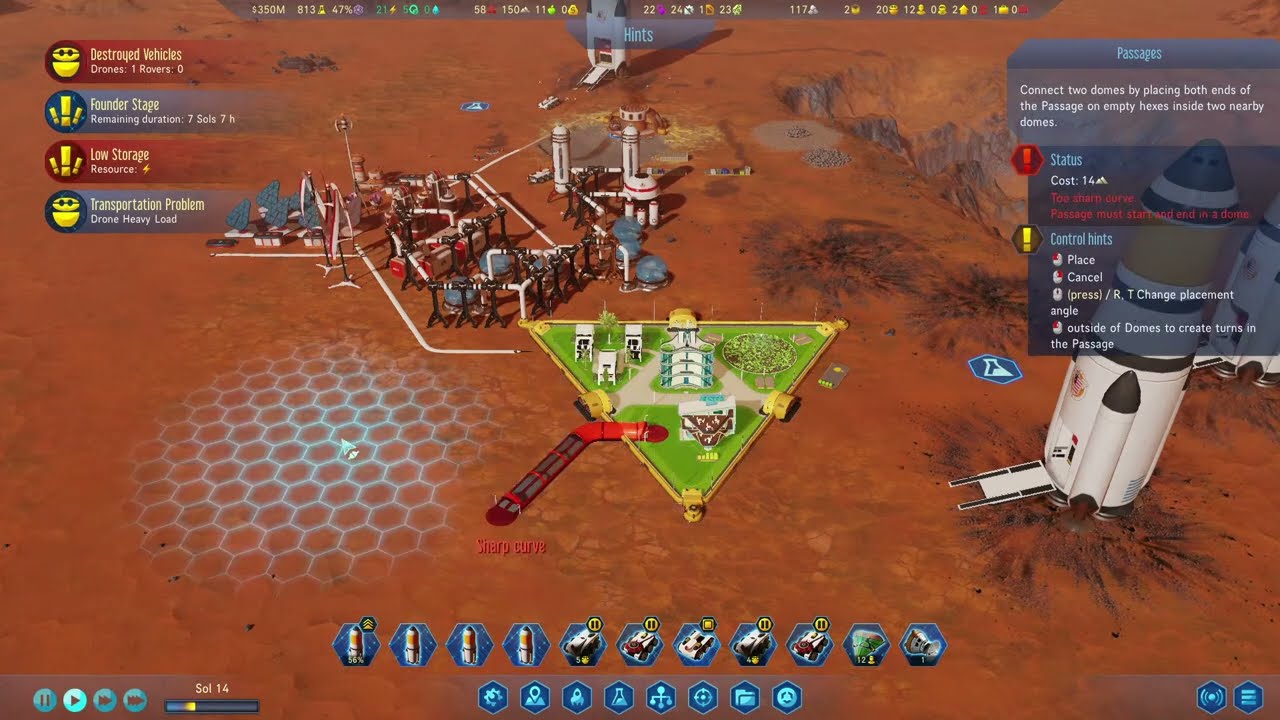Select the rover with 5 drones
Screen dimensions: 1280x720
tap(581, 645)
